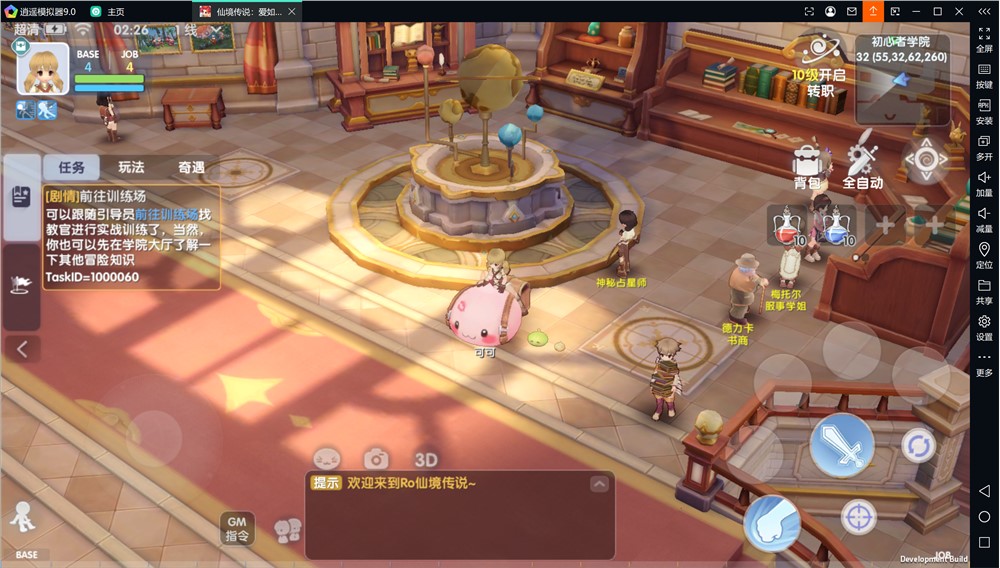Use the fist skill button
The width and height of the screenshot is (1000, 568).
tap(771, 522)
